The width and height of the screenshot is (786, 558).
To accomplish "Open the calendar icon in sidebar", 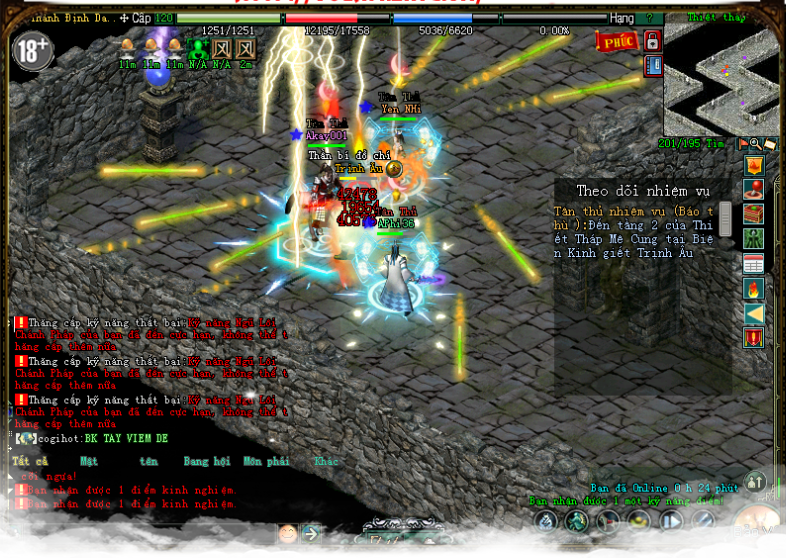I will click(754, 264).
